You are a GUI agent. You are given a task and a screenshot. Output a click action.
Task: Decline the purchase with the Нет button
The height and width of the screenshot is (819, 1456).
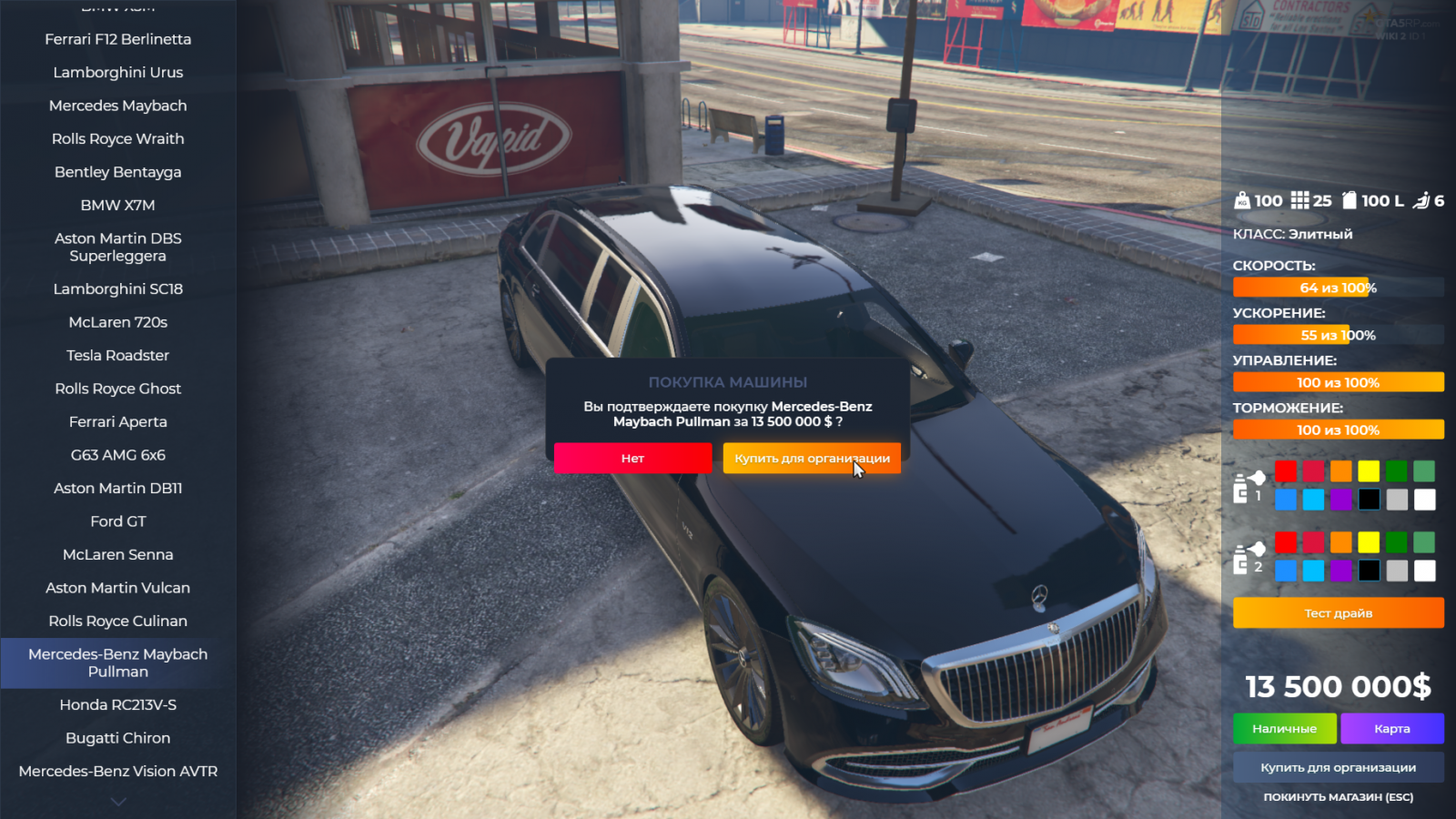click(632, 459)
